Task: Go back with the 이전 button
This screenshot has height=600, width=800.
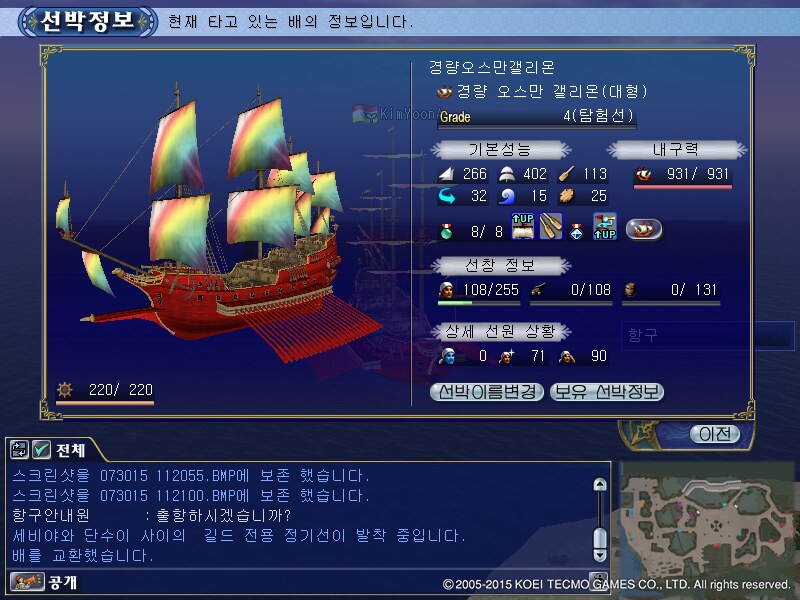Action: click(714, 434)
